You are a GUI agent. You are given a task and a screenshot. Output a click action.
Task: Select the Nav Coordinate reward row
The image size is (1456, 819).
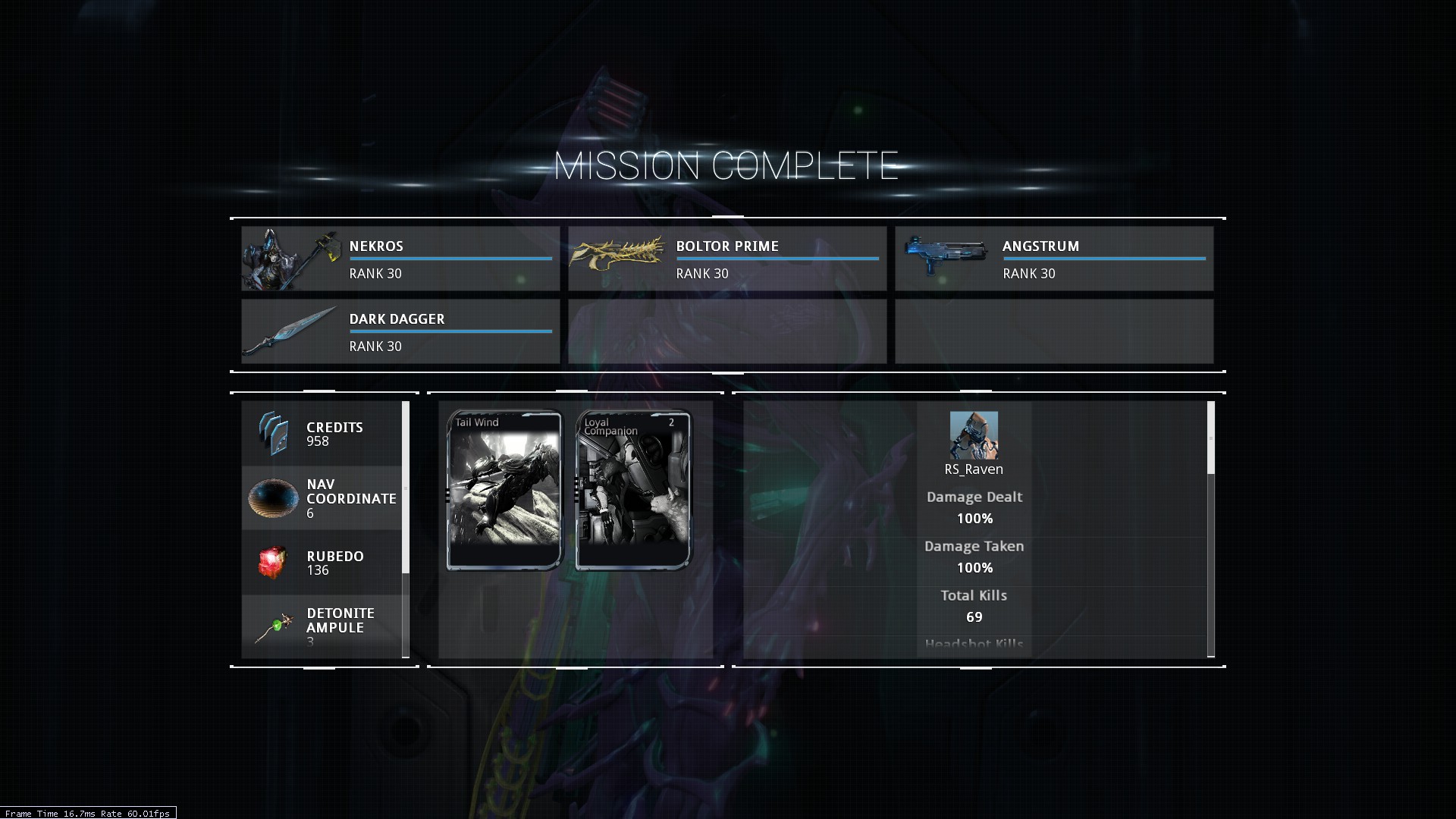pyautogui.click(x=322, y=498)
